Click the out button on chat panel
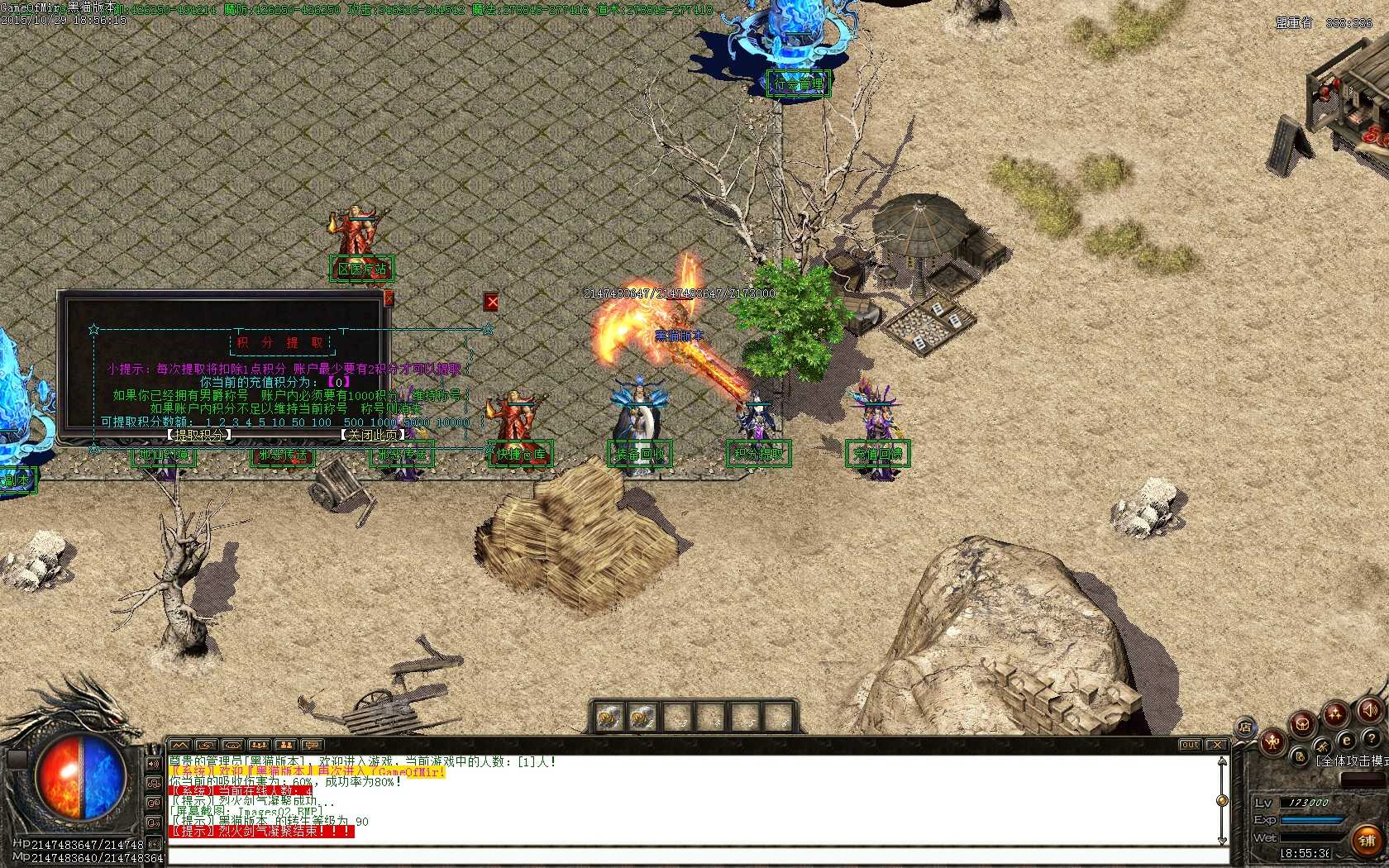The image size is (1389, 868). [1189, 744]
